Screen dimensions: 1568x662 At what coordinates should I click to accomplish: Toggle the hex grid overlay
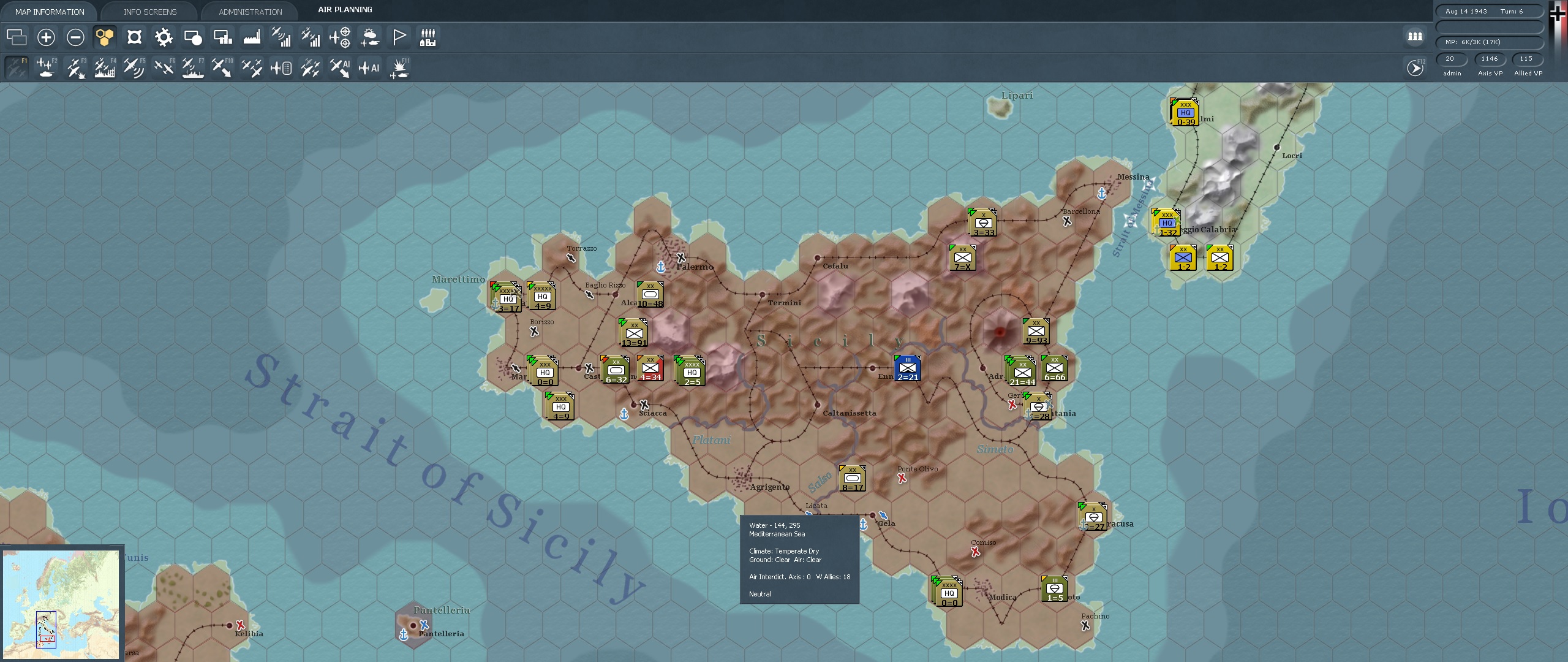point(105,37)
